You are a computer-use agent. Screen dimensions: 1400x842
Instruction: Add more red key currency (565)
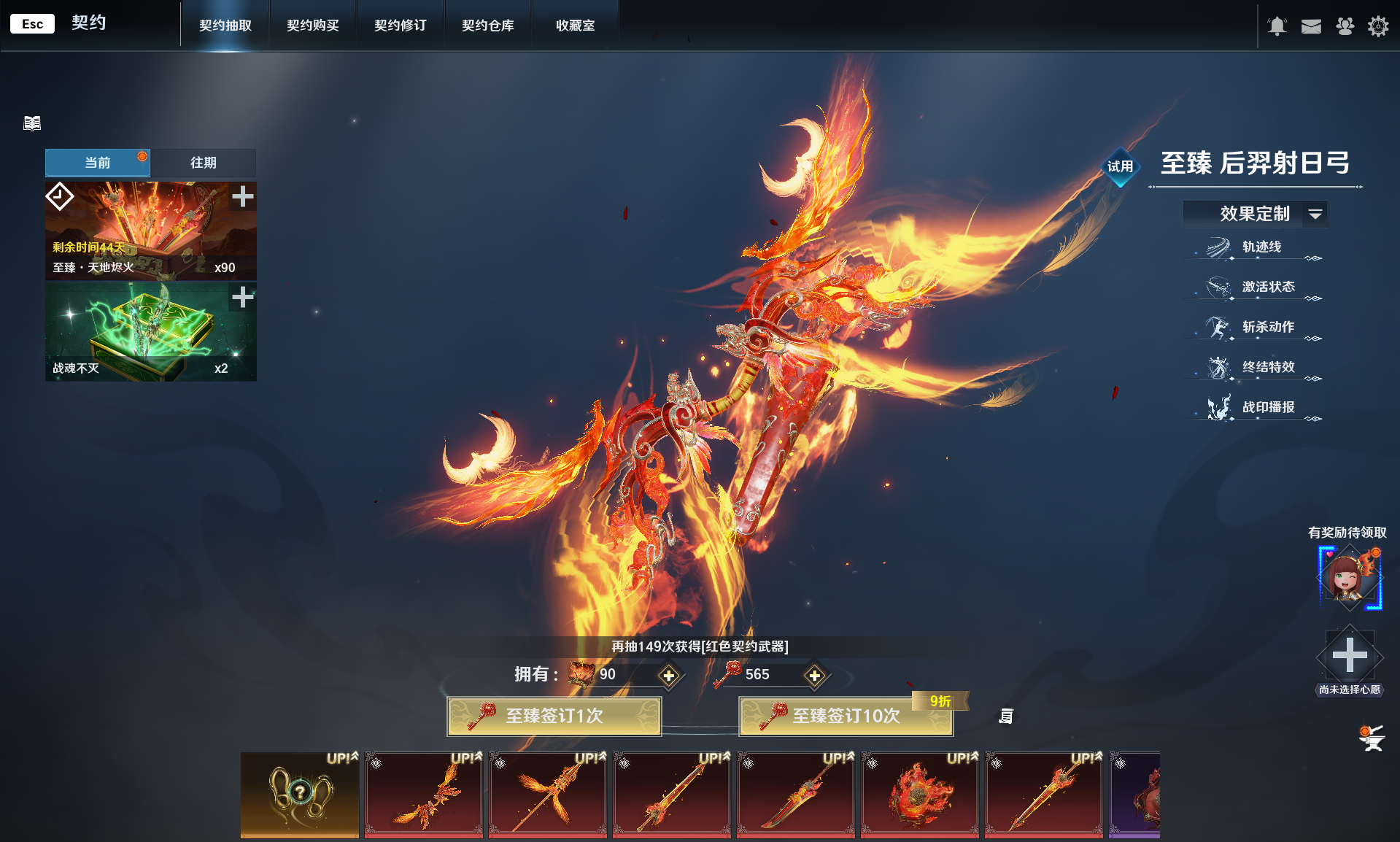tap(814, 676)
